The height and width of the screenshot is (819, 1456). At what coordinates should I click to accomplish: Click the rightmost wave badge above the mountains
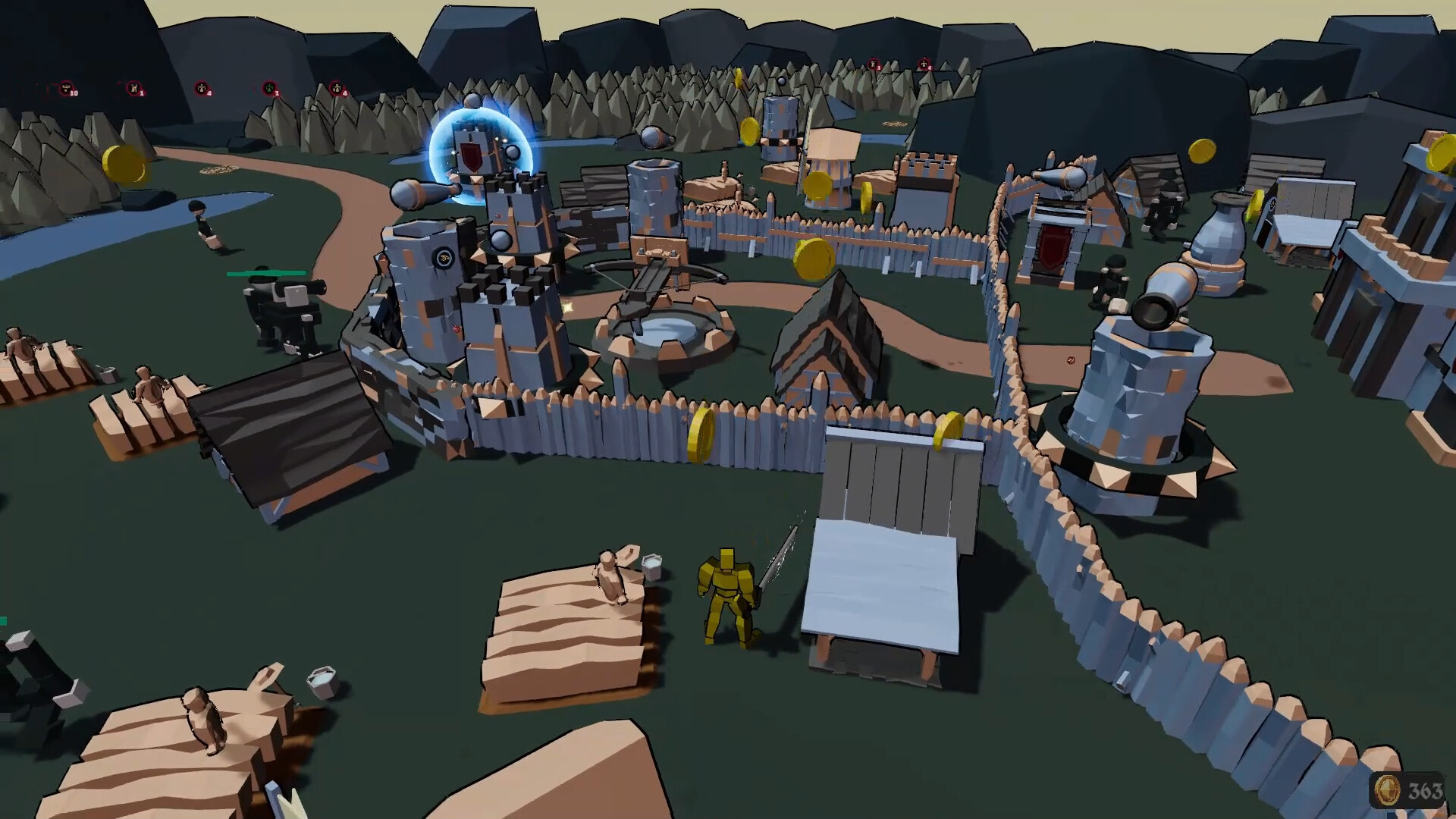924,64
